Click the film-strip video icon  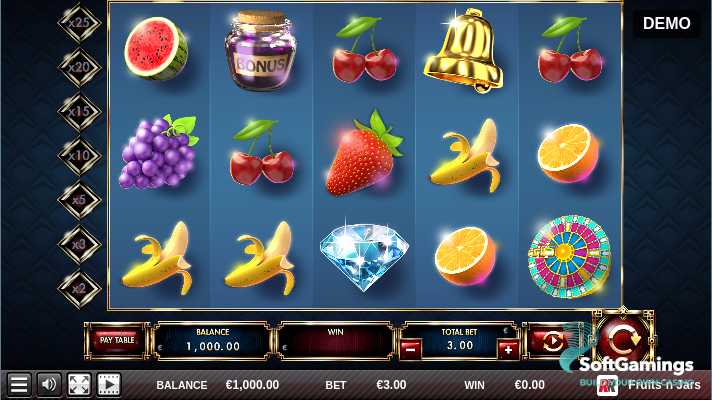[x=108, y=384]
